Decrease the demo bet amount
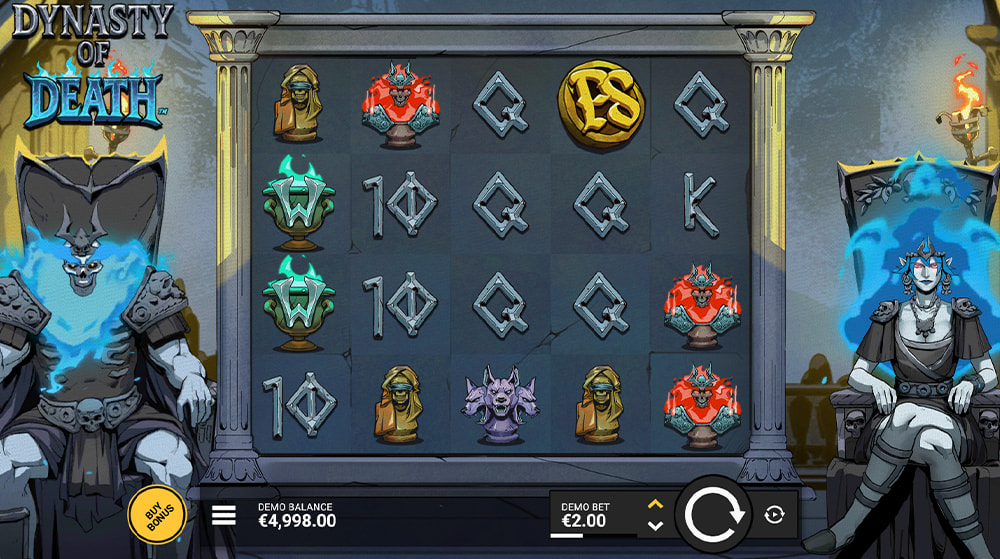The width and height of the screenshot is (1000, 559). click(x=655, y=526)
